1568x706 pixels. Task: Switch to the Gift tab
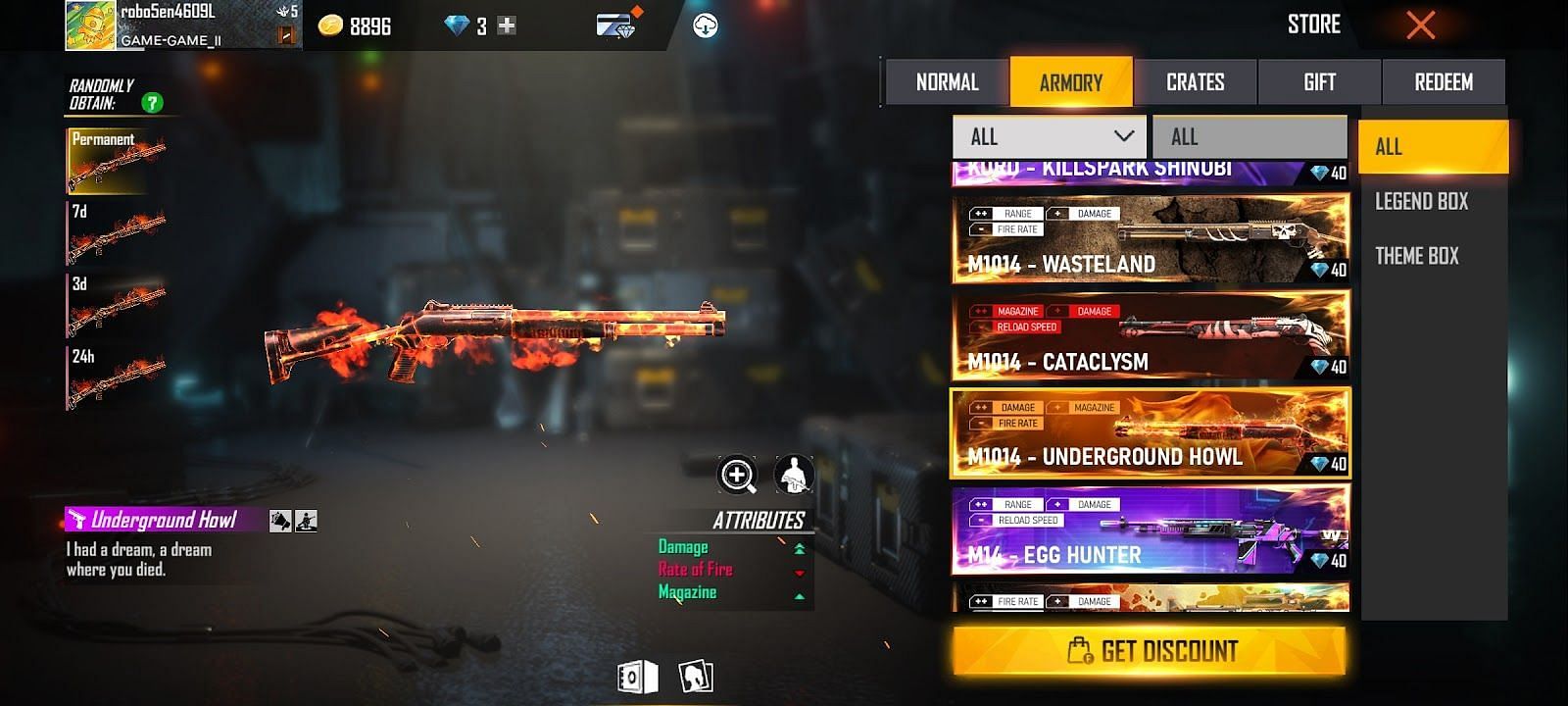click(1319, 82)
